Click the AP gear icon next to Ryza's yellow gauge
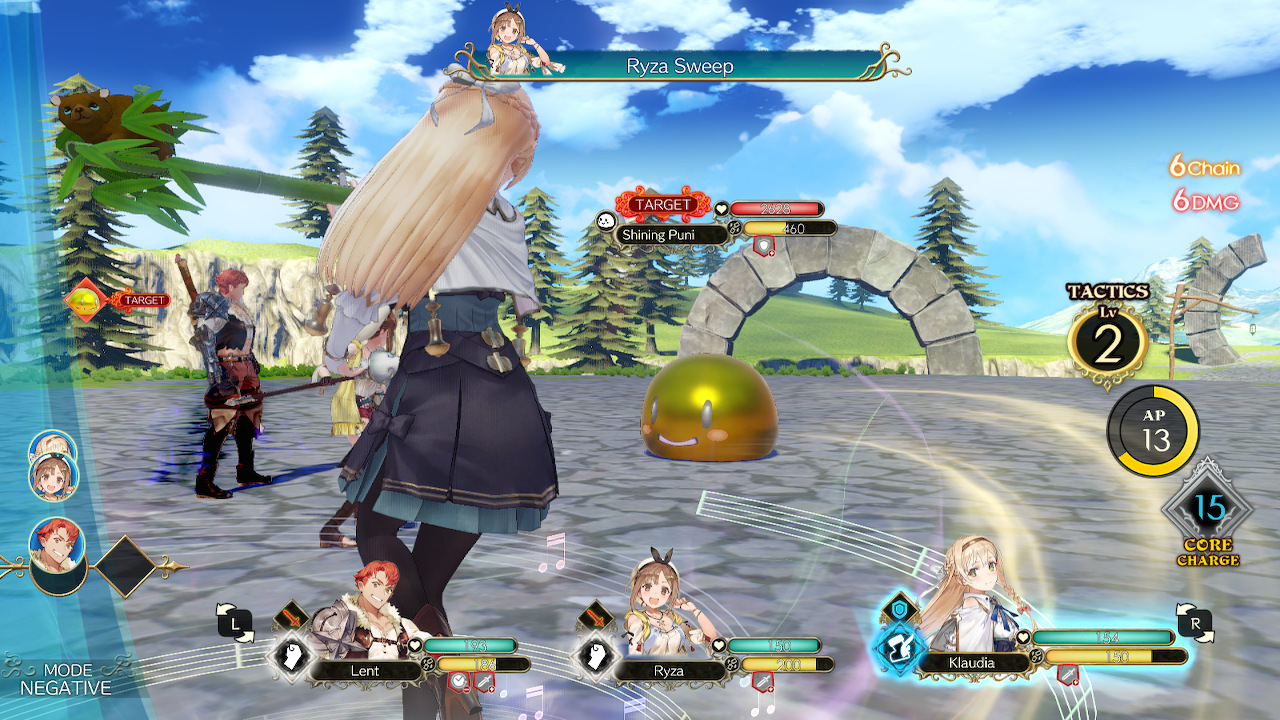1280x720 pixels. click(x=731, y=664)
